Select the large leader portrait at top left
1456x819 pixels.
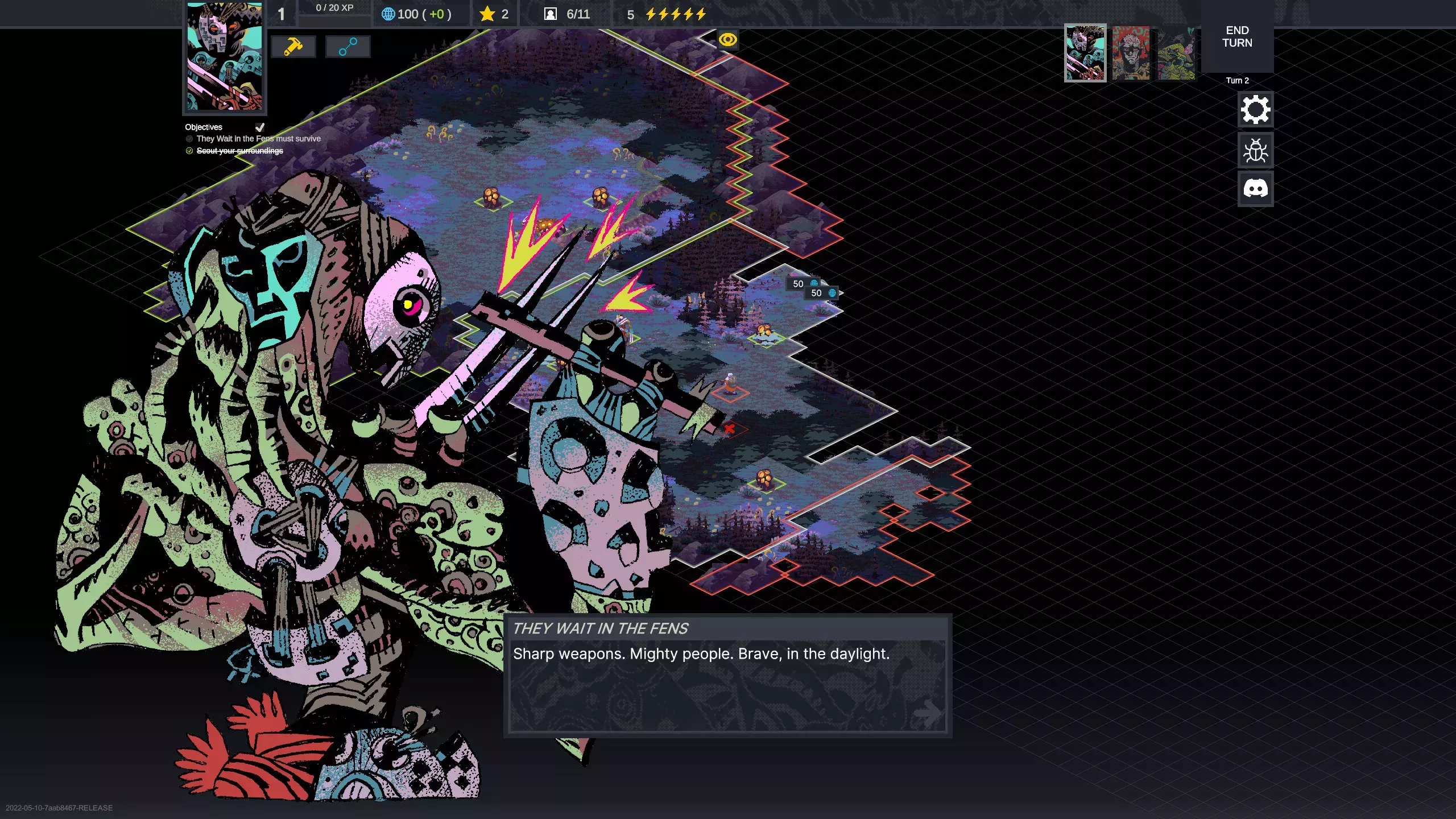tap(225, 57)
